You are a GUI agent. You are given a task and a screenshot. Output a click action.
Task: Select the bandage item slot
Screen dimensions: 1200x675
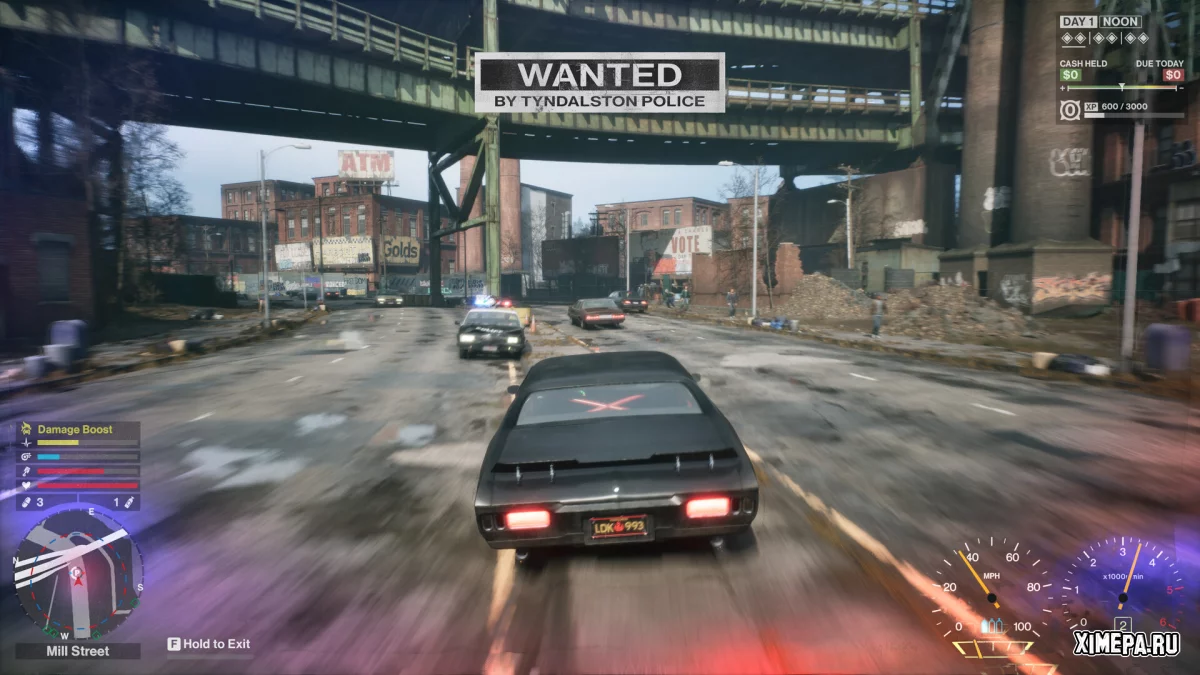pyautogui.click(x=26, y=502)
